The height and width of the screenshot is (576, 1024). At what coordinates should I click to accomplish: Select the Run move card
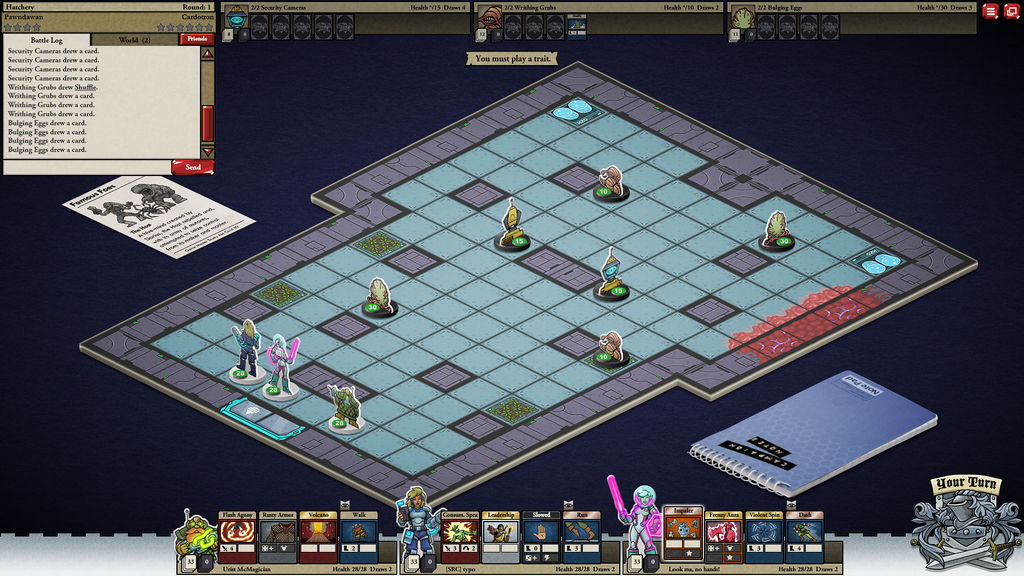pyautogui.click(x=581, y=536)
